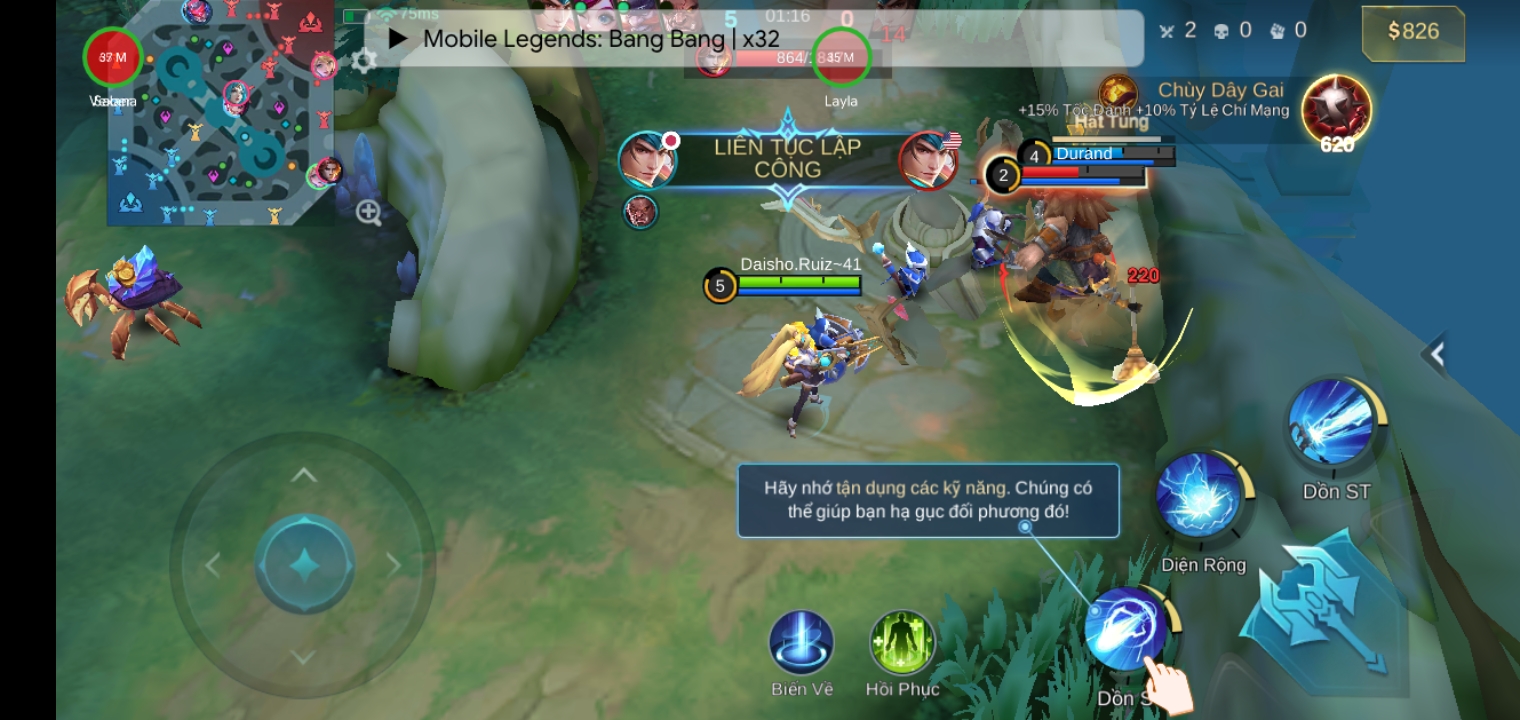Screen dimensions: 1520x720
Task: Cast the Diện Rộng lightning skill
Action: pos(1199,496)
